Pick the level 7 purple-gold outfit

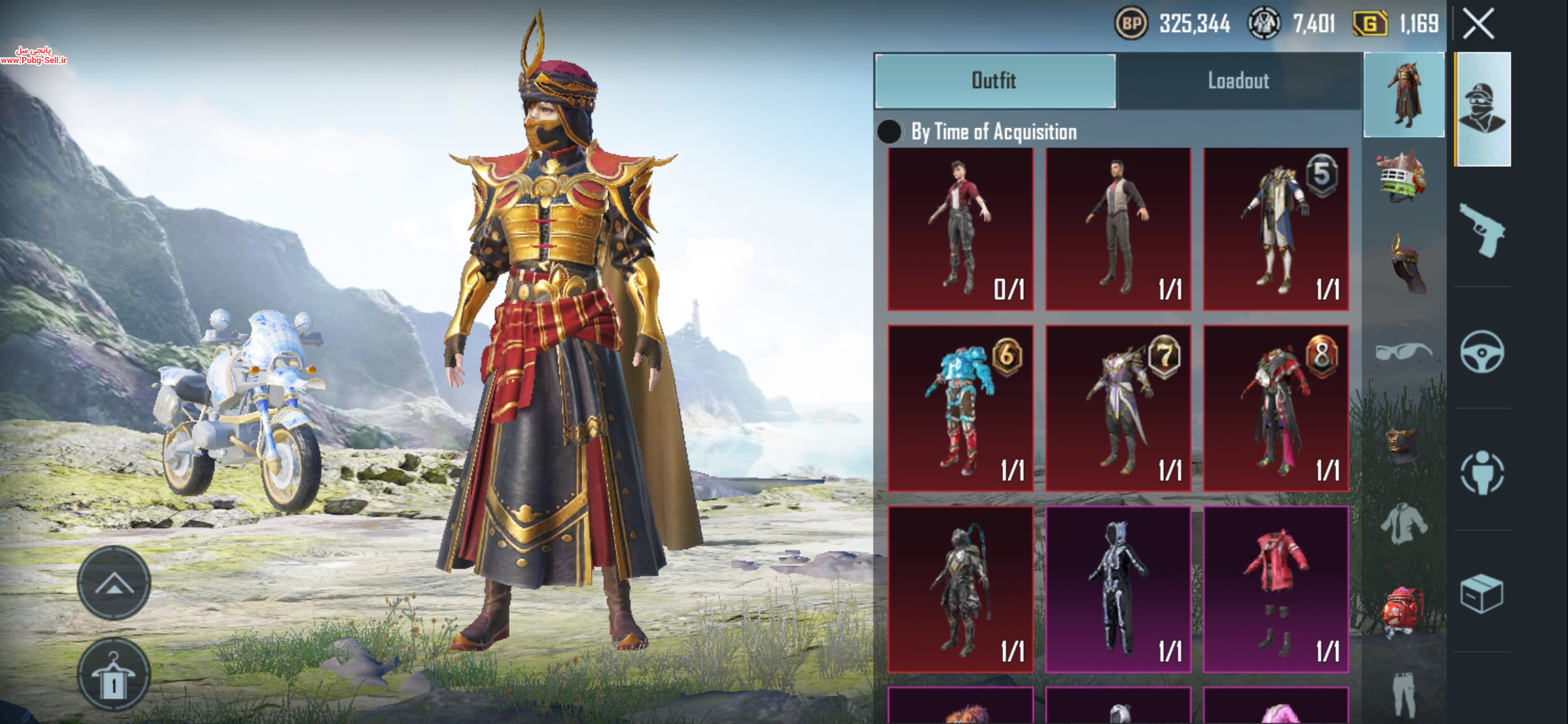coord(1118,408)
